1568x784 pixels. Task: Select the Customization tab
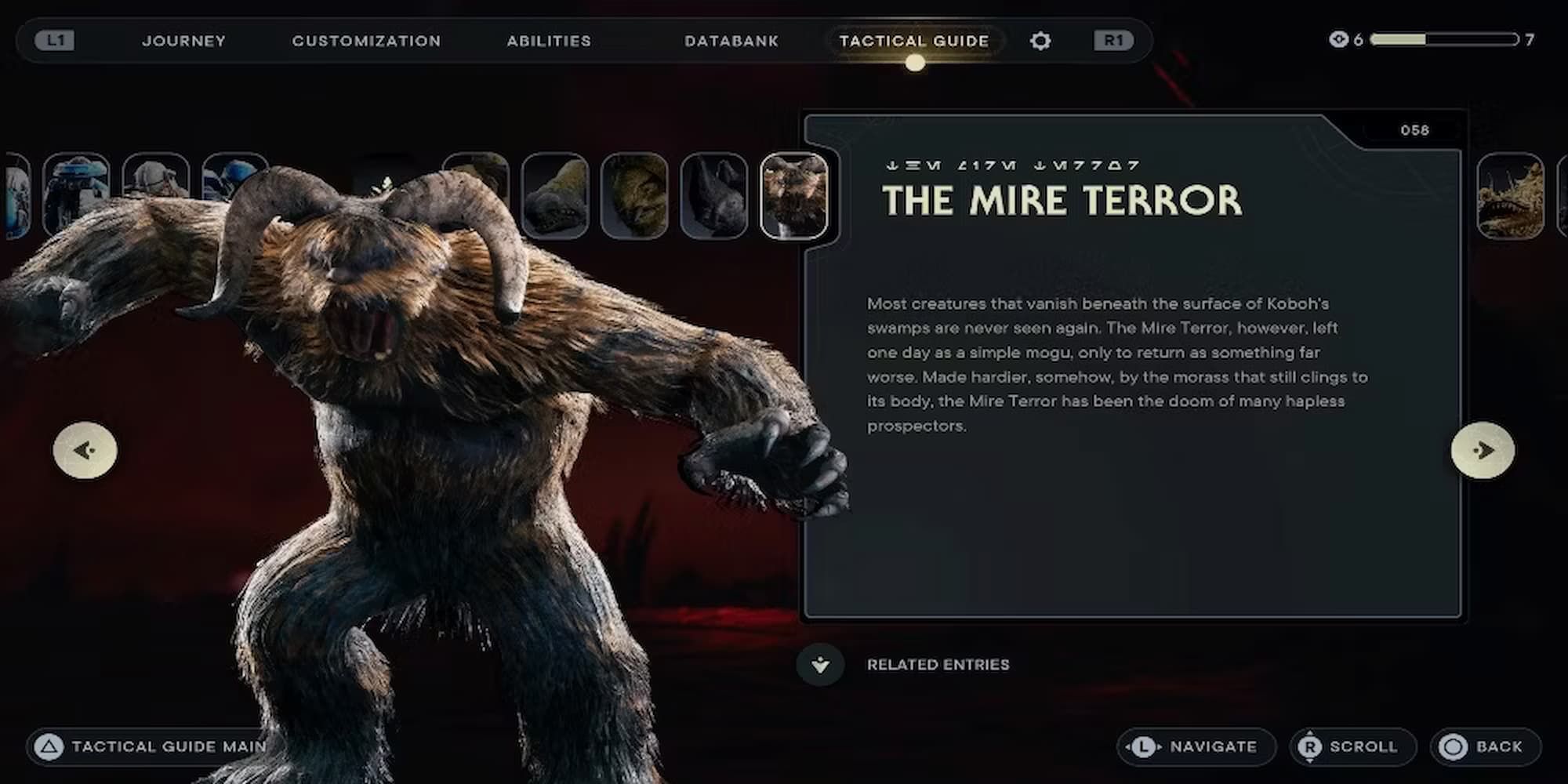click(366, 41)
